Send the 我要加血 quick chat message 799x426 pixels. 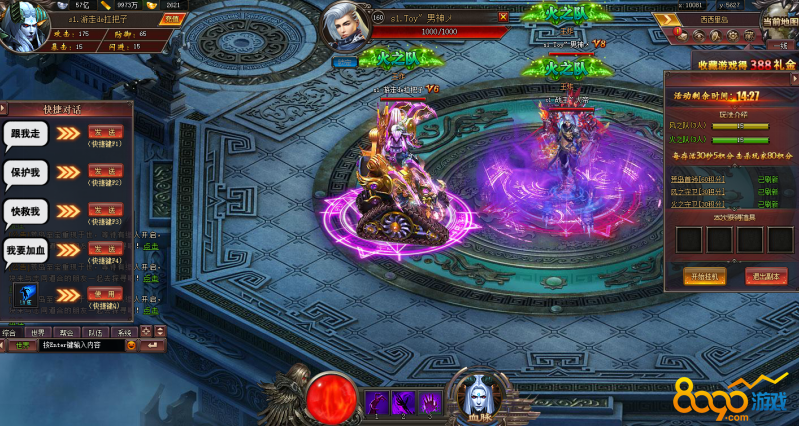[105, 249]
